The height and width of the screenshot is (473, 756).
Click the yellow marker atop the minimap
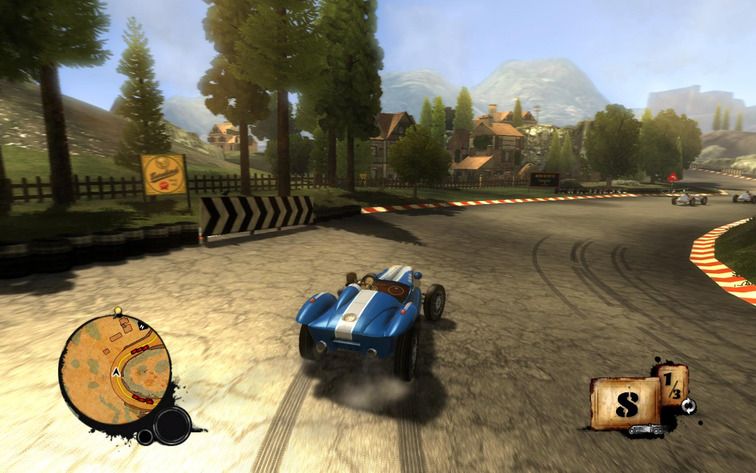tap(118, 311)
